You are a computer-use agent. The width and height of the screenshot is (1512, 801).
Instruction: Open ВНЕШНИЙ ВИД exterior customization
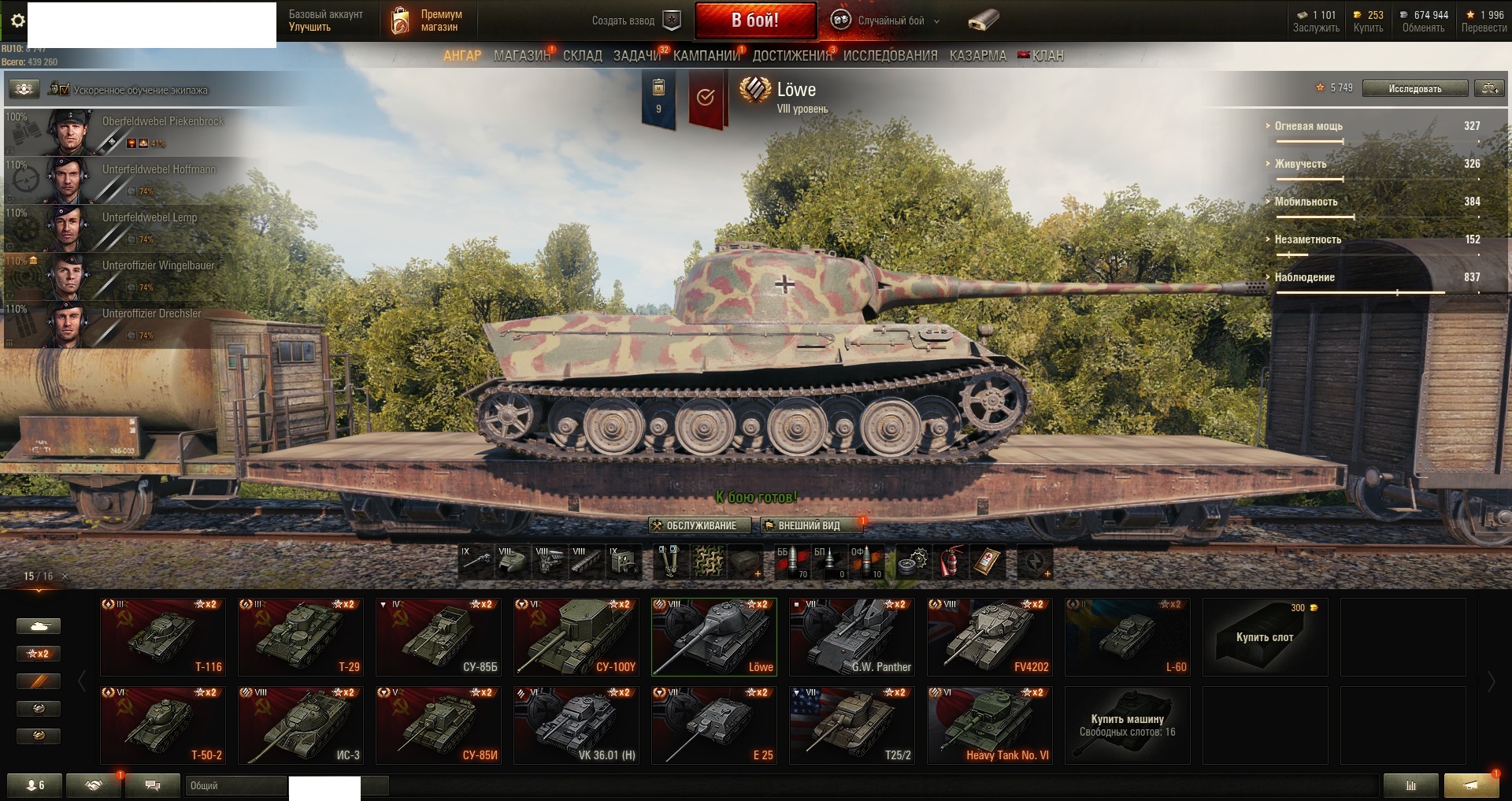point(802,525)
